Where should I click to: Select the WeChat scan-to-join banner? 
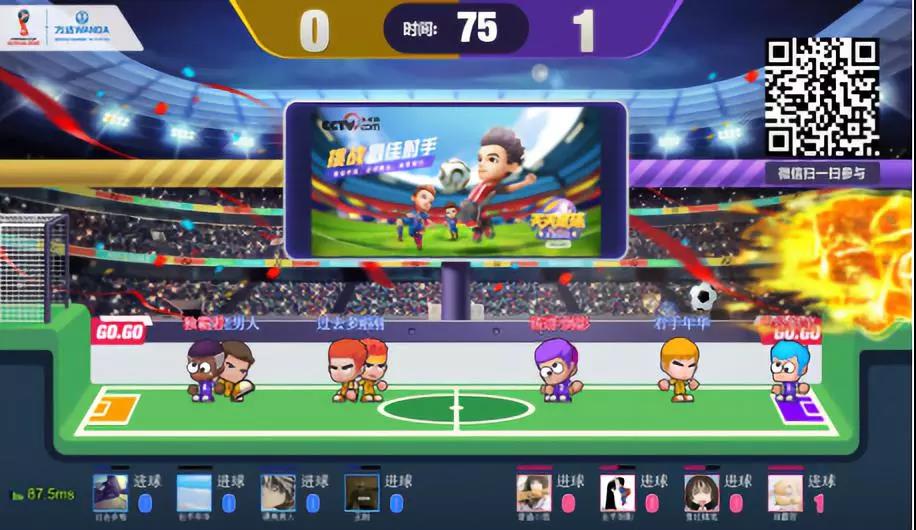coord(822,172)
